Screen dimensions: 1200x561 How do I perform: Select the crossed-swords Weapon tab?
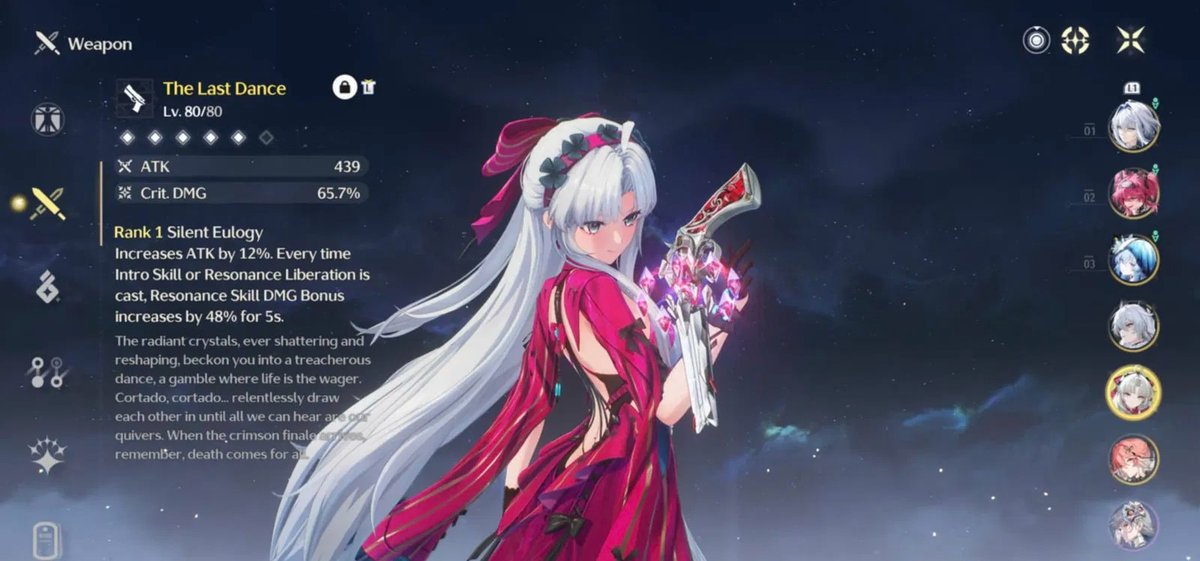(x=47, y=203)
